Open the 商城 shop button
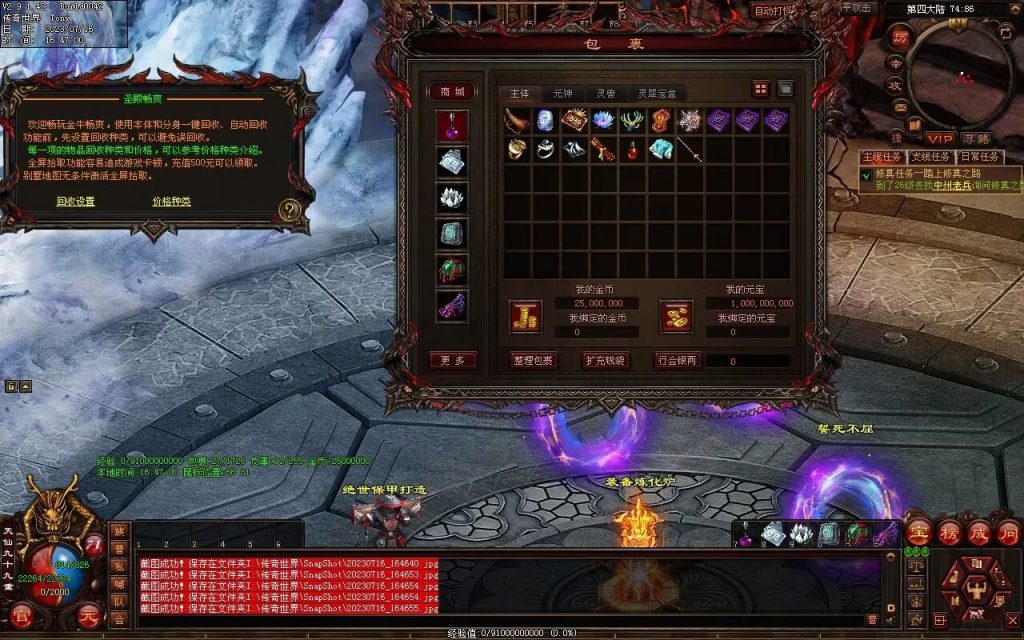 point(452,92)
